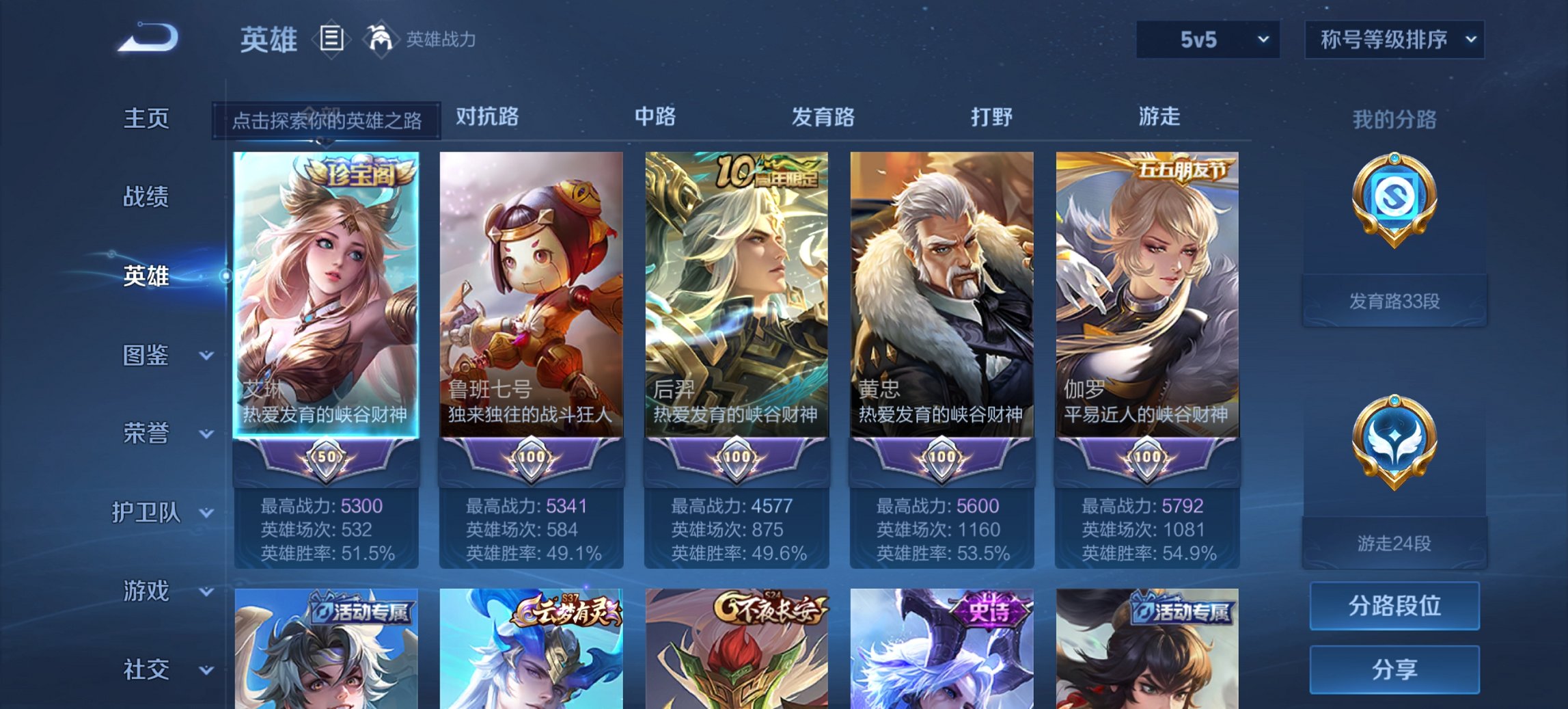Viewport: 1568px width, 709px height.
Task: Click the 分路段位 button
Action: coord(1394,606)
